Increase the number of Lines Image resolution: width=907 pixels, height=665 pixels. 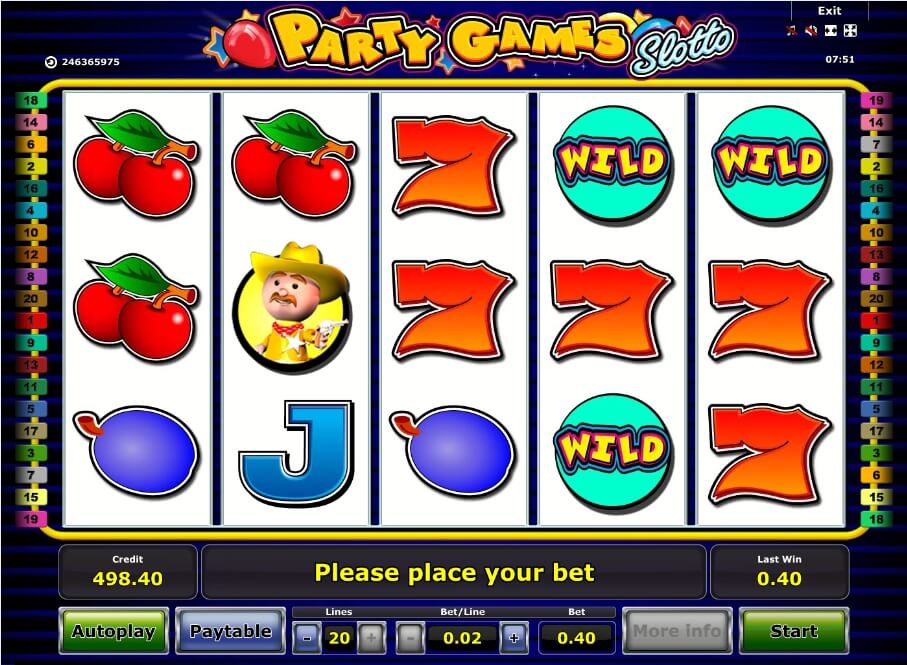tap(370, 637)
